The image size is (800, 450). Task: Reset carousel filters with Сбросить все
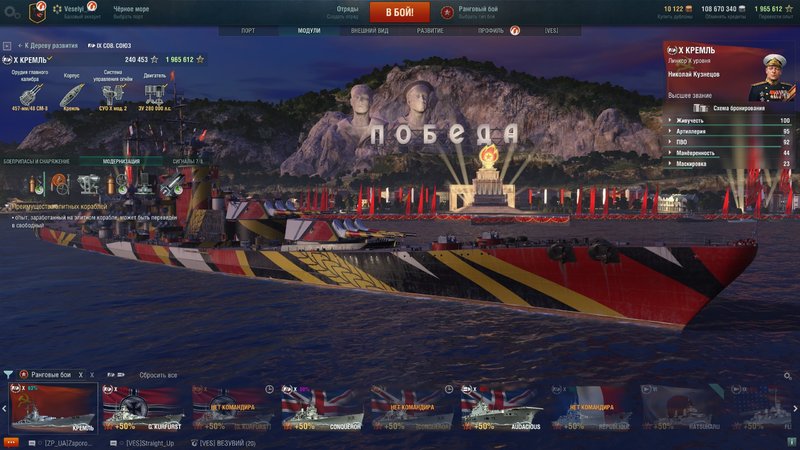click(159, 374)
